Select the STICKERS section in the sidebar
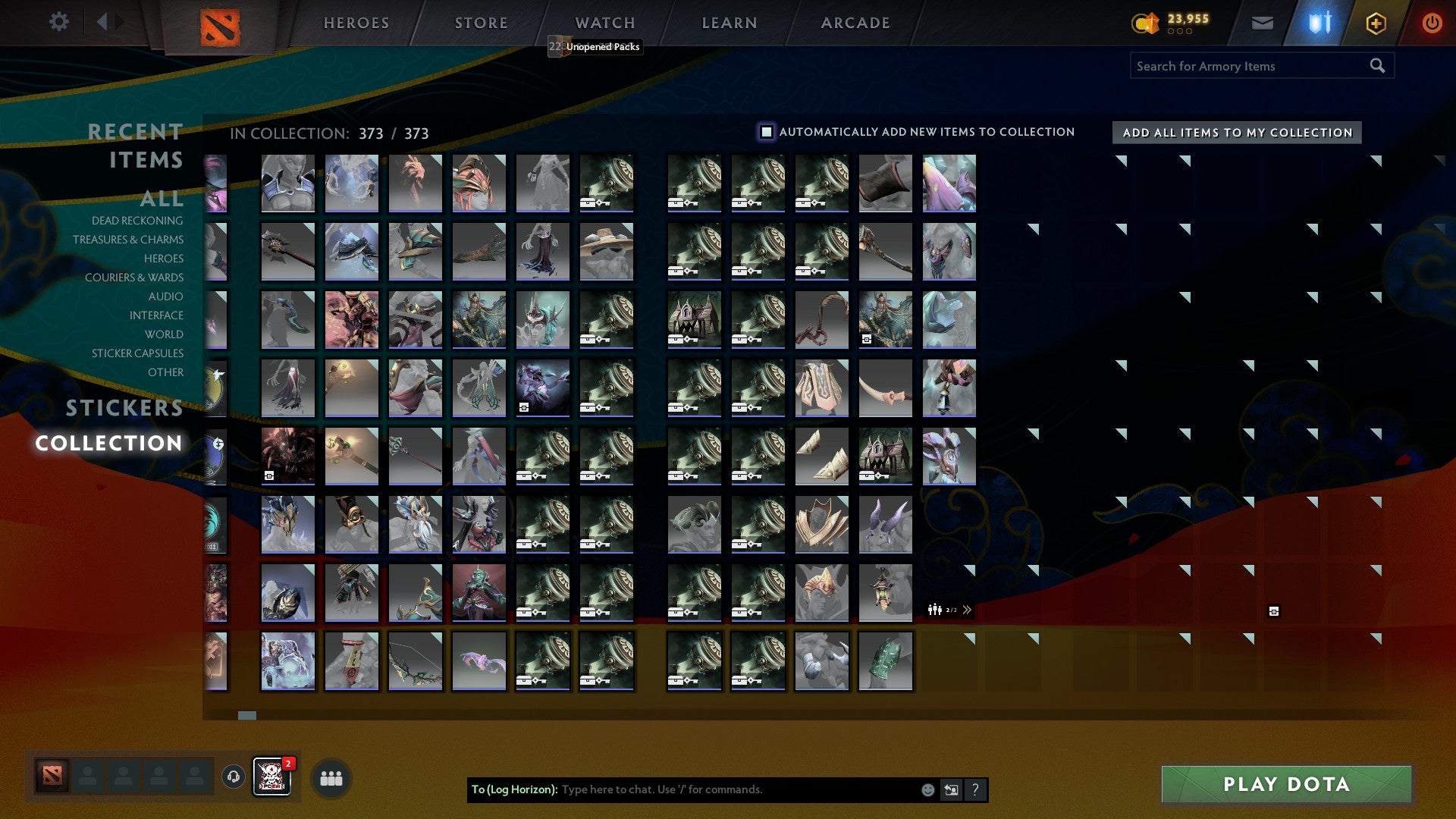The image size is (1456, 819). pos(124,408)
